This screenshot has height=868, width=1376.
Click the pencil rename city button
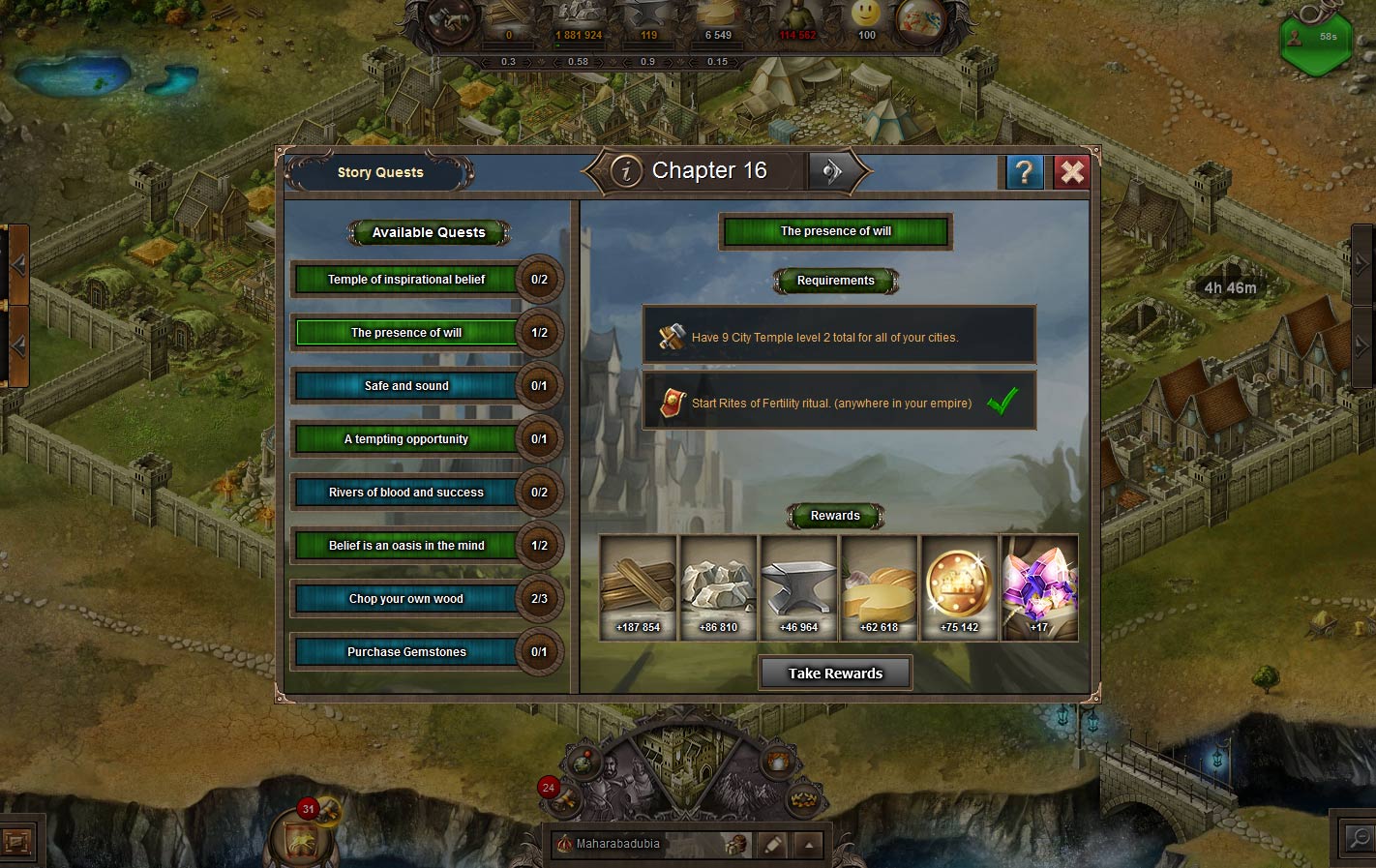772,845
